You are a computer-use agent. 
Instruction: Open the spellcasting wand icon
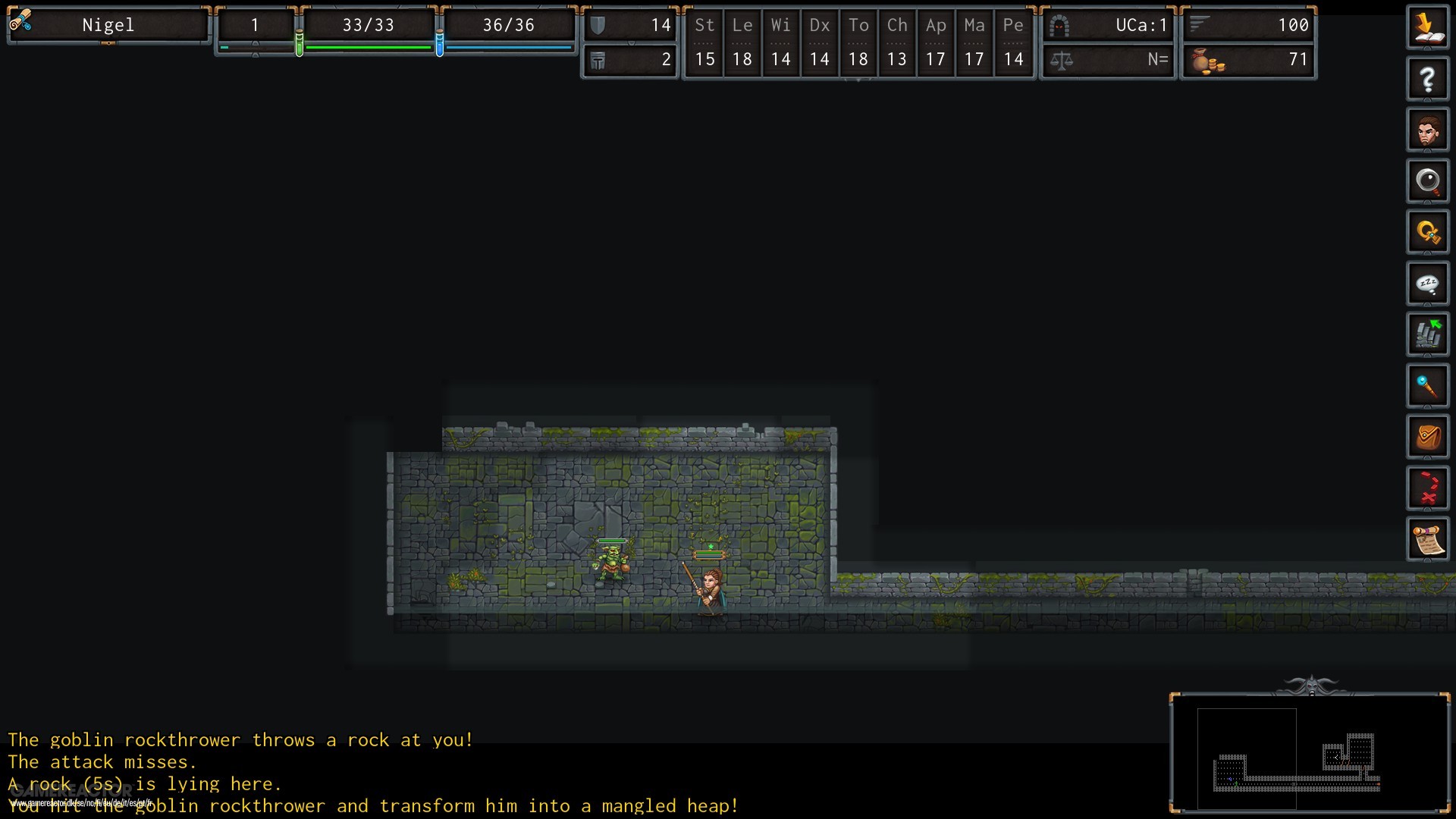click(1428, 385)
